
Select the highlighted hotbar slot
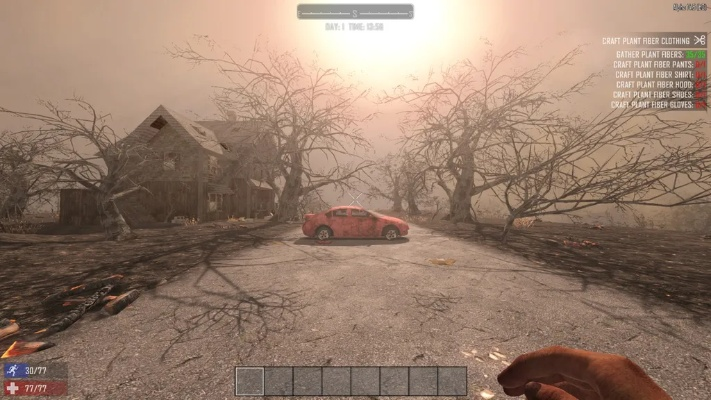[250, 381]
